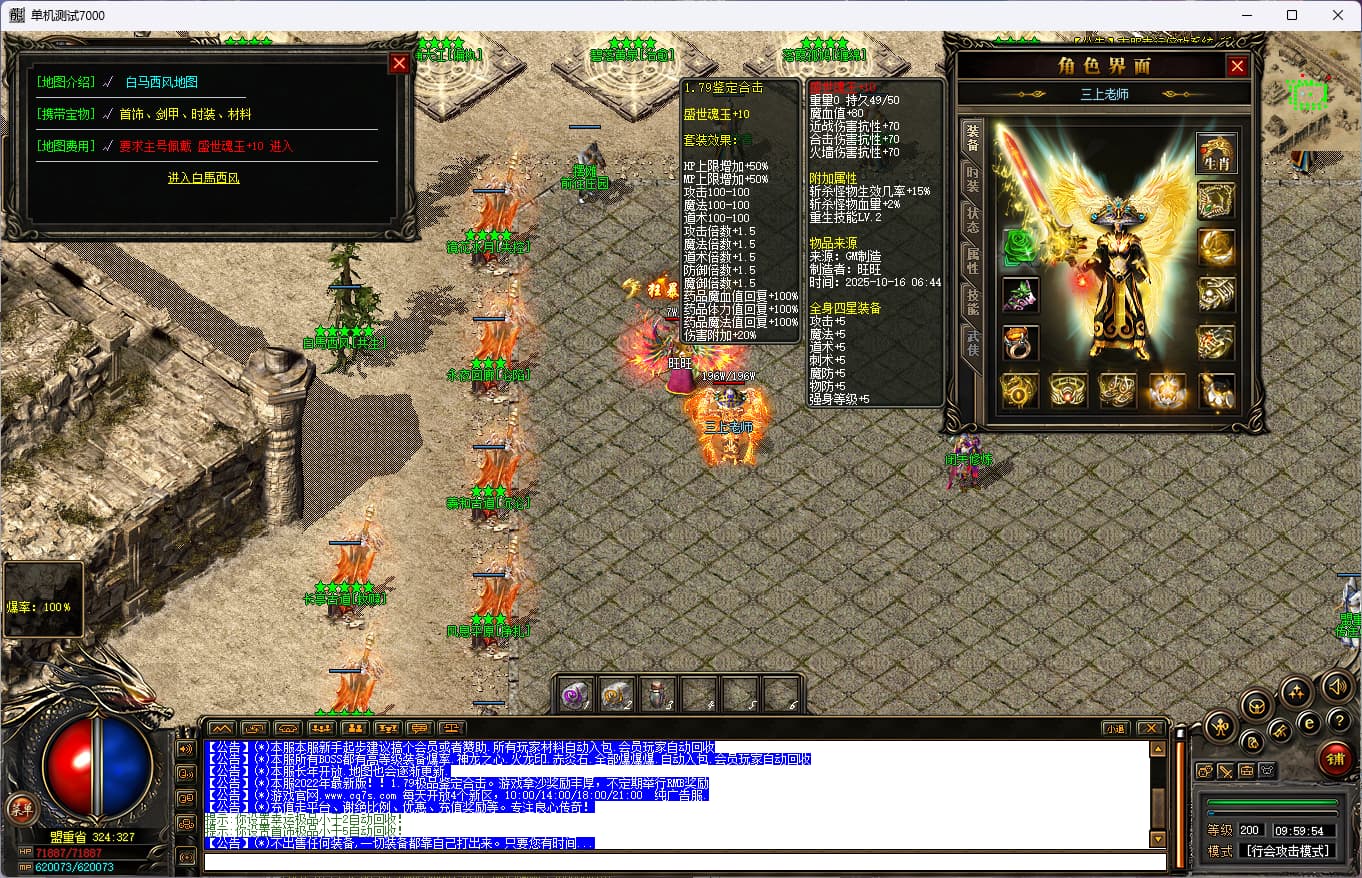
Task: Show the 属性 attributes tab
Action: point(972,262)
